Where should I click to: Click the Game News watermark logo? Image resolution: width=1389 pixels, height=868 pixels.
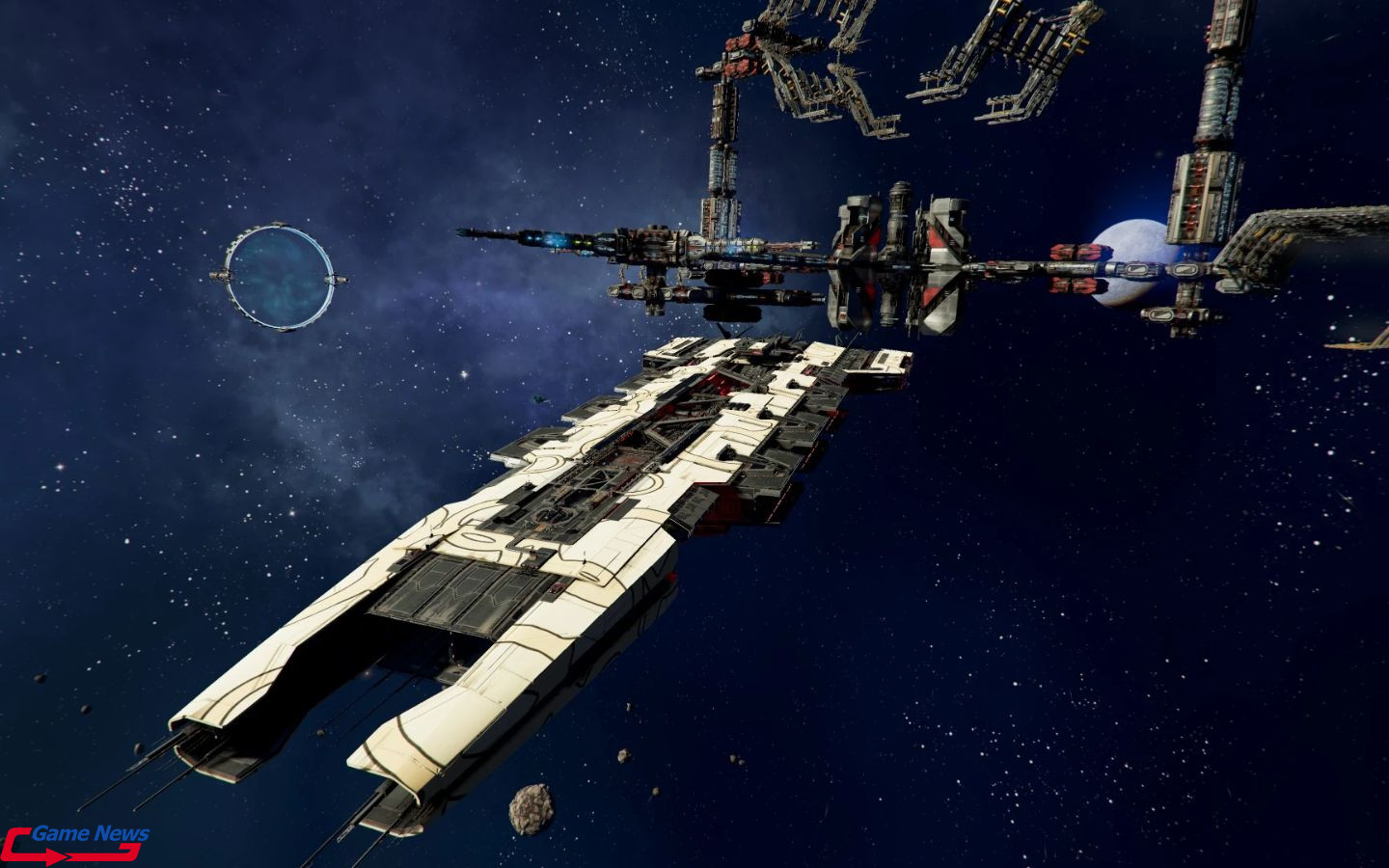click(75, 842)
